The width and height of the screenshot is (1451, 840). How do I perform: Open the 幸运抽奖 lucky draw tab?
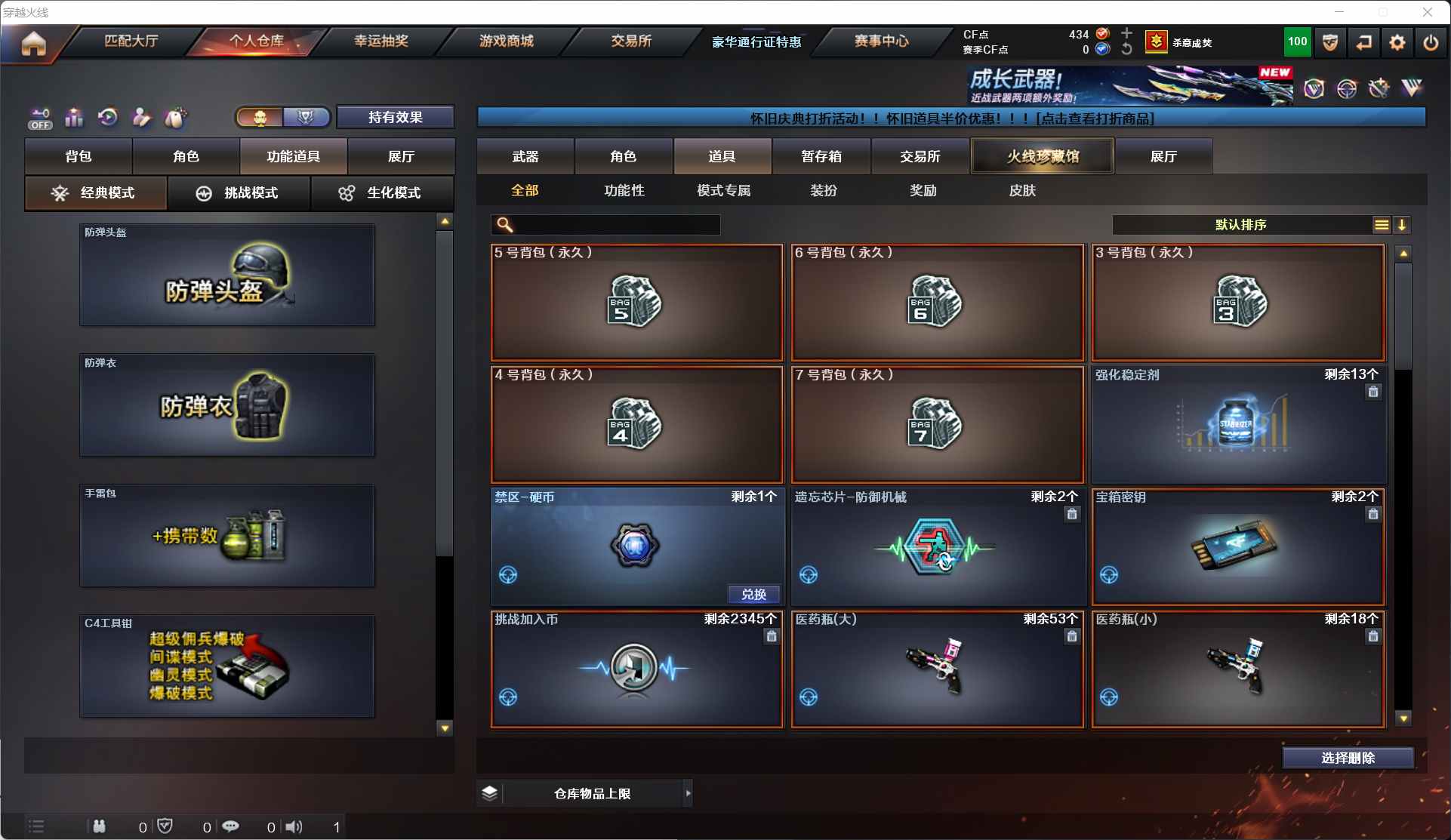381,41
